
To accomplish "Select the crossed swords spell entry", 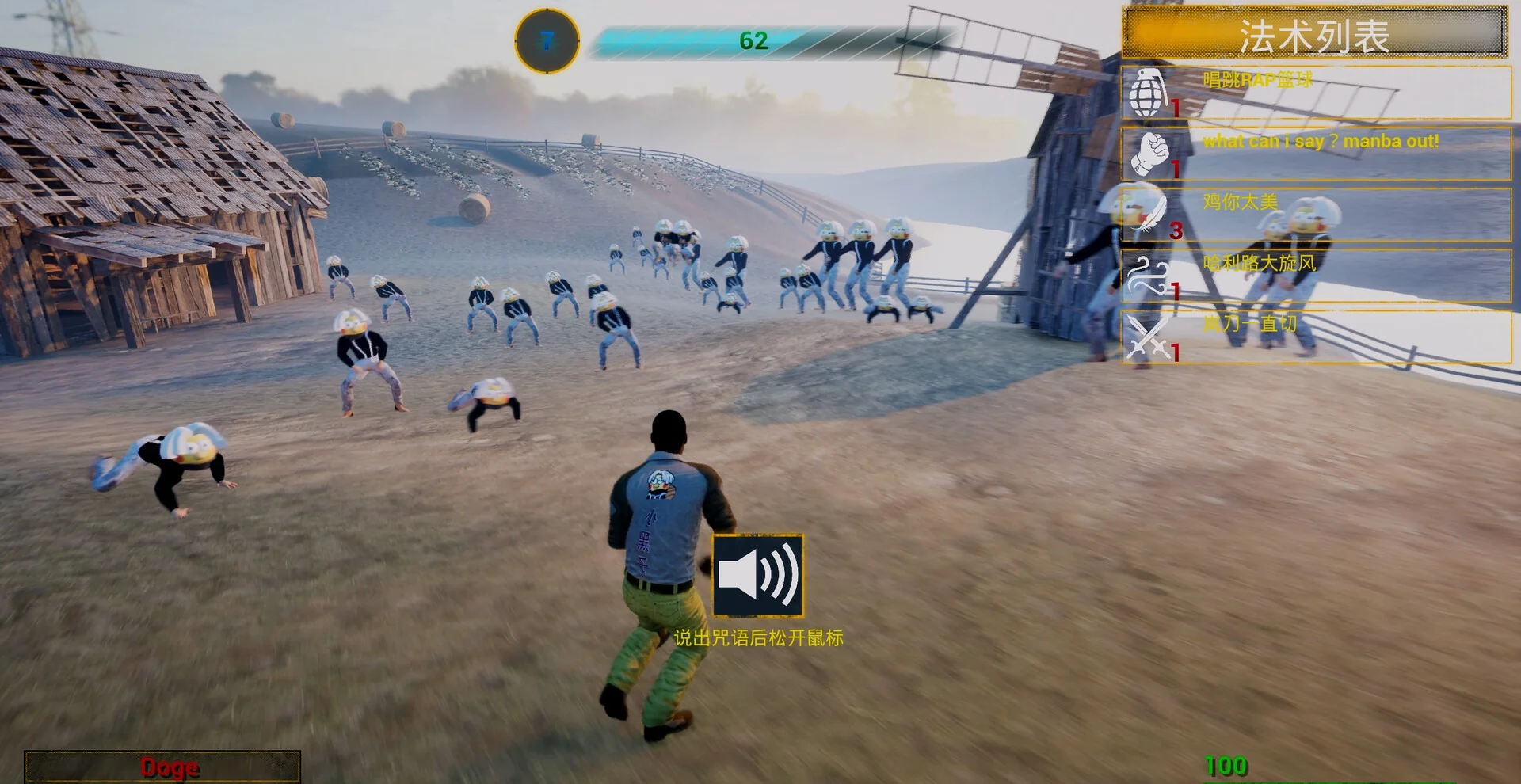I will point(1315,337).
